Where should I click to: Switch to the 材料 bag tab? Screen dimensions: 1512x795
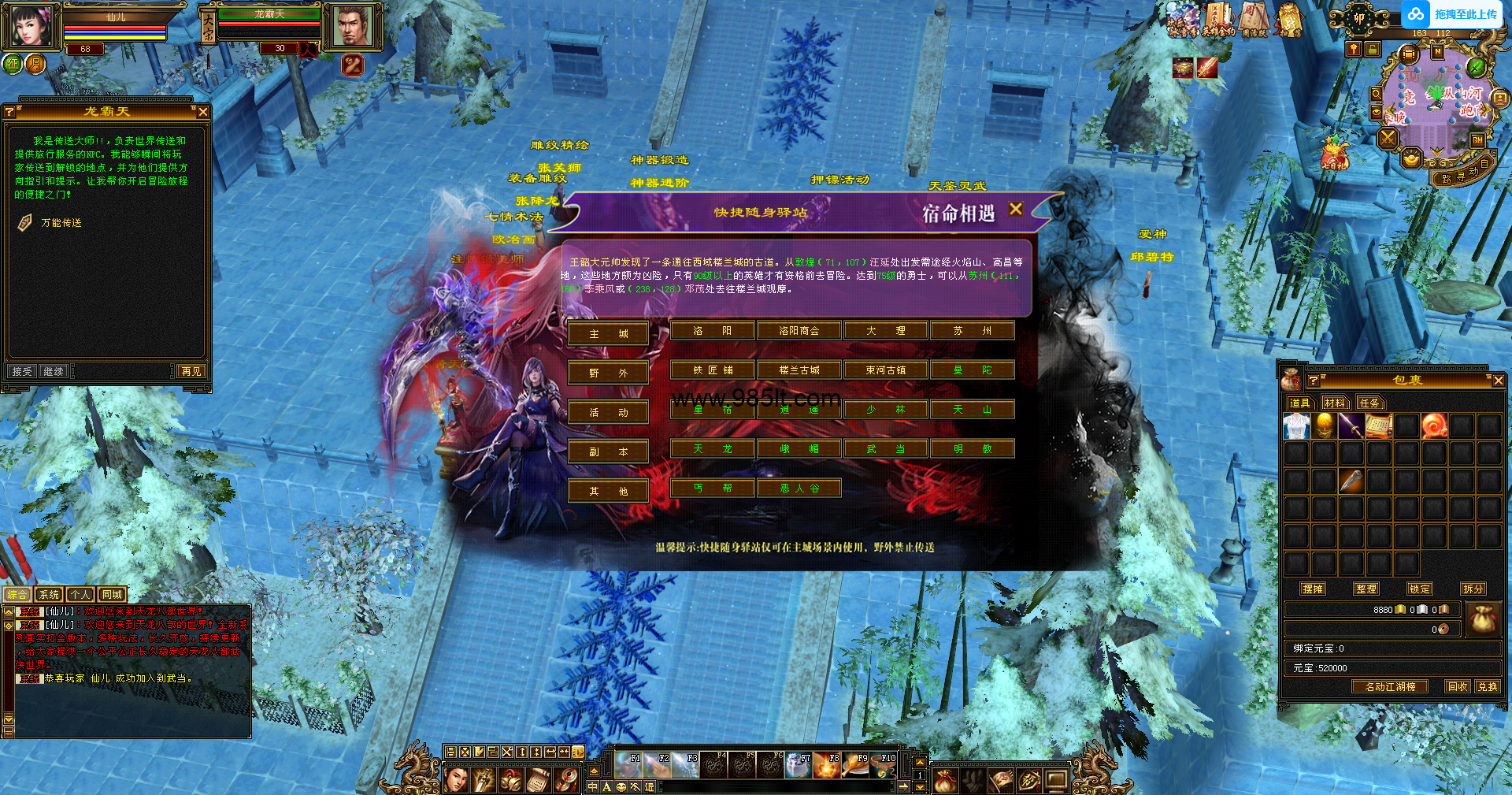click(1335, 403)
